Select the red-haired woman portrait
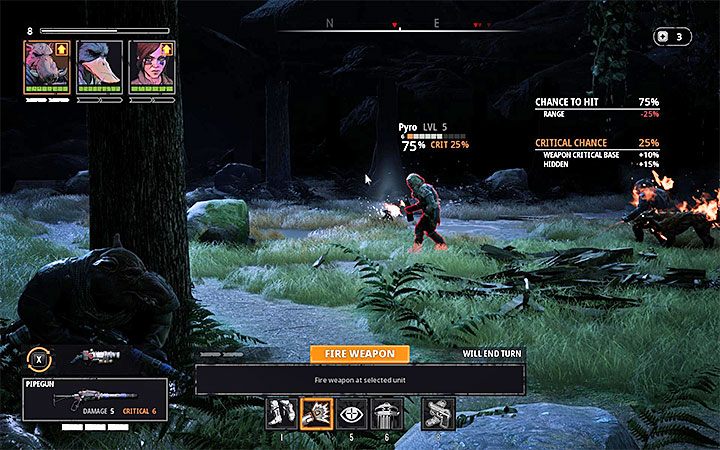Image resolution: width=720 pixels, height=450 pixels. 148,67
